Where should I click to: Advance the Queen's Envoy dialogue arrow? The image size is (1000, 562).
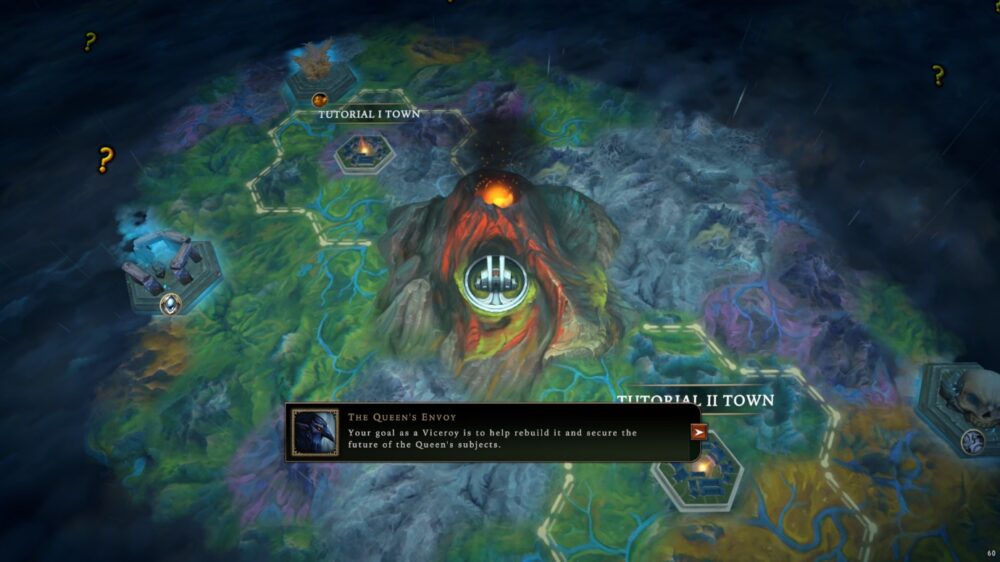tap(699, 432)
